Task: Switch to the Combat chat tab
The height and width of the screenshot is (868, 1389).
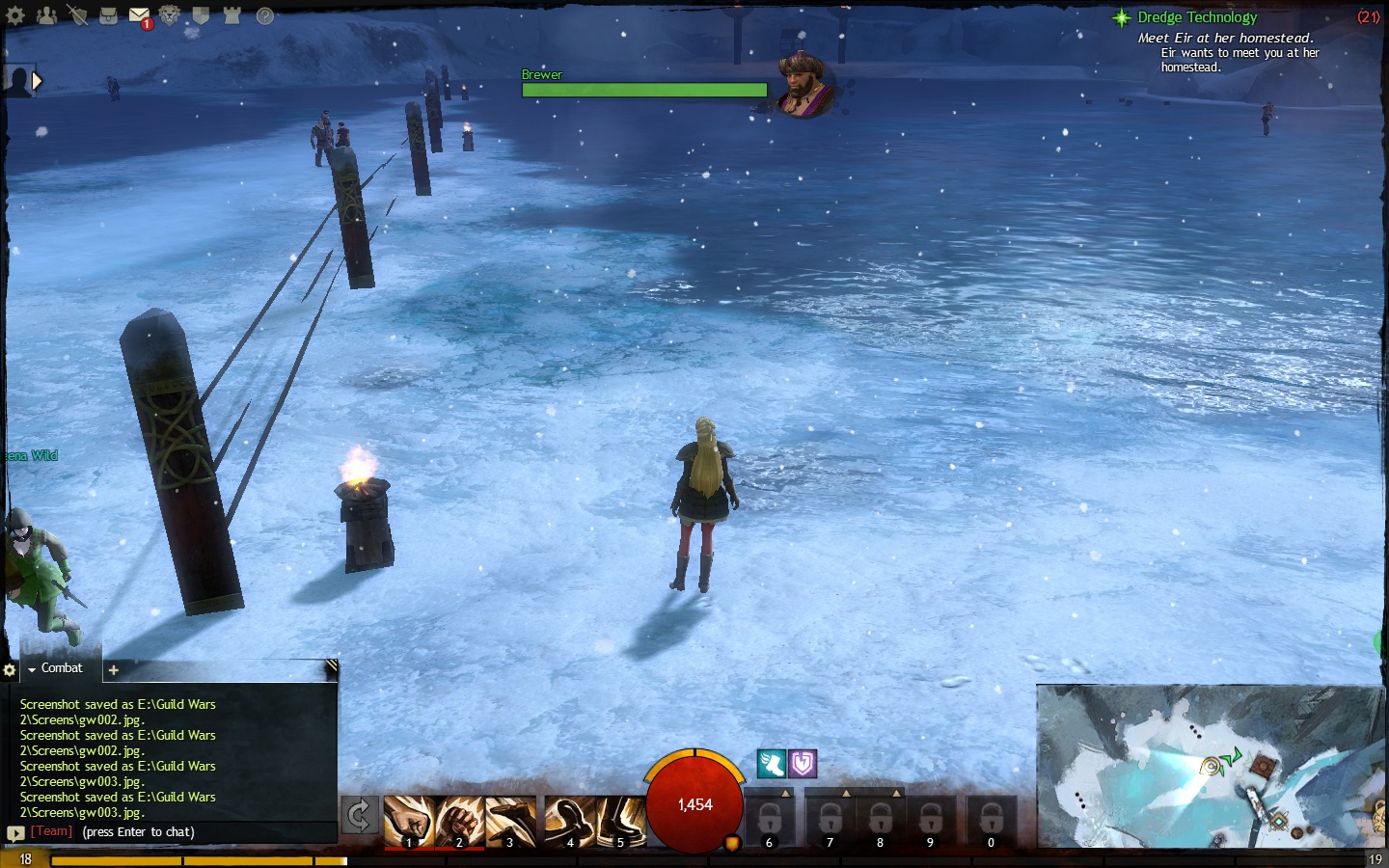Action: [61, 668]
